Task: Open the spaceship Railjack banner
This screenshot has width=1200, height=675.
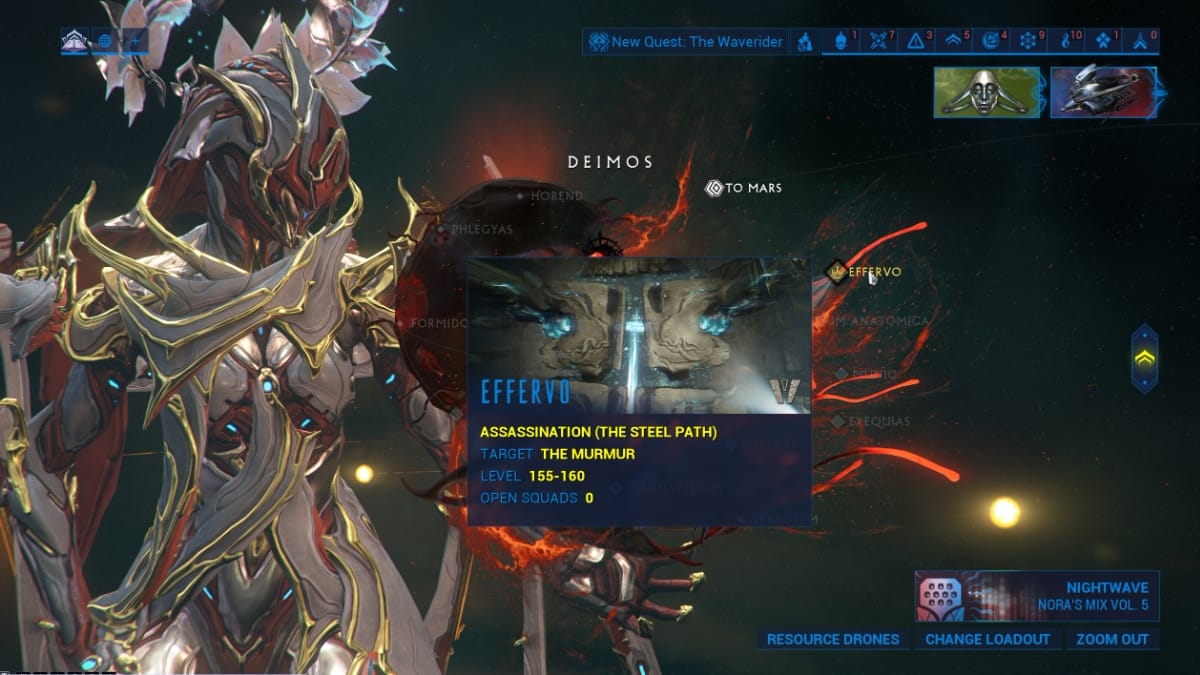Action: pyautogui.click(x=1103, y=92)
